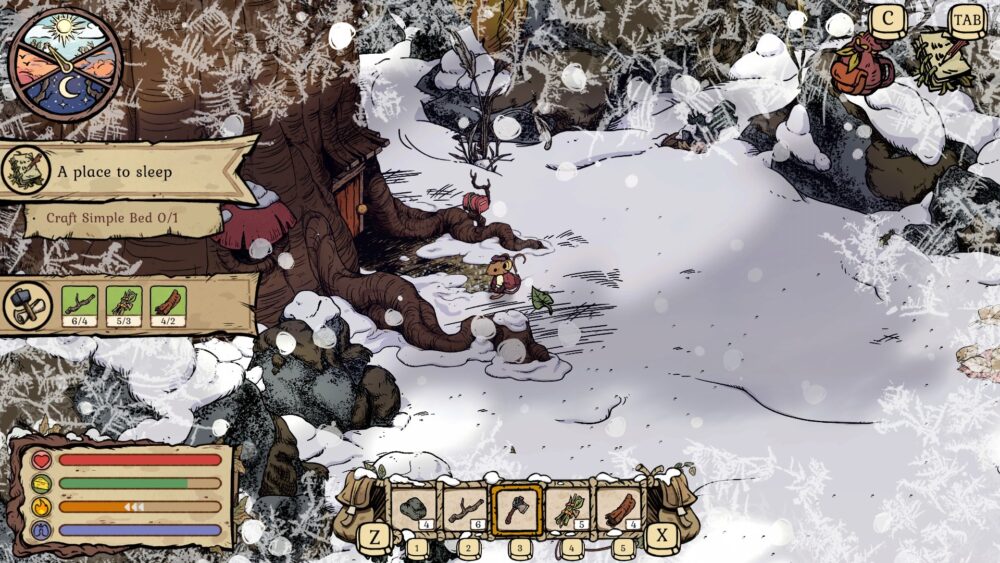Click the day-night cycle clock
The image size is (1000, 563).
65,63
